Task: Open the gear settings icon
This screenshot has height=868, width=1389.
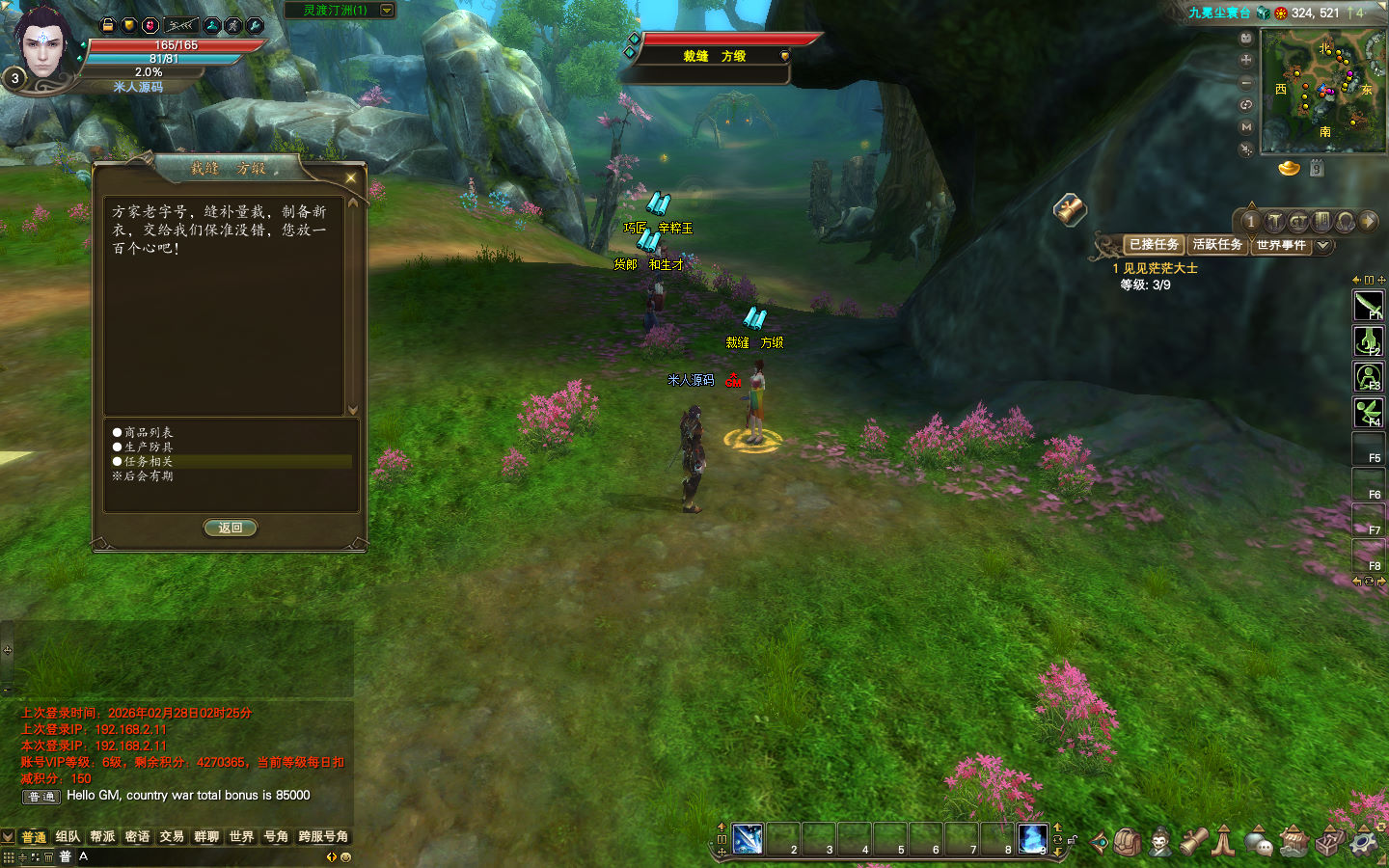Action: click(x=1363, y=842)
